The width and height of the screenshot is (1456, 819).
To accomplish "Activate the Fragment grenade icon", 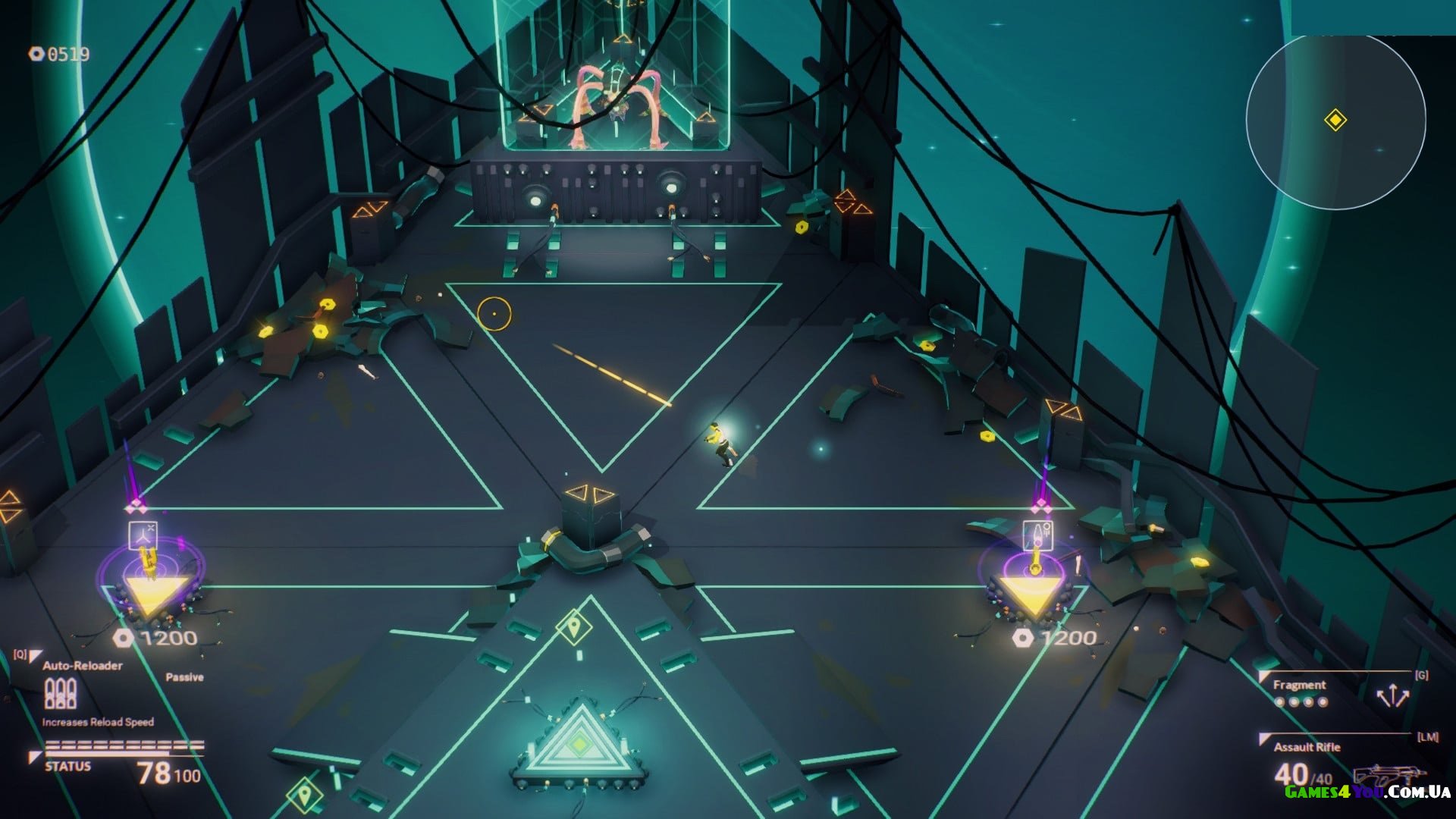I will (1393, 695).
